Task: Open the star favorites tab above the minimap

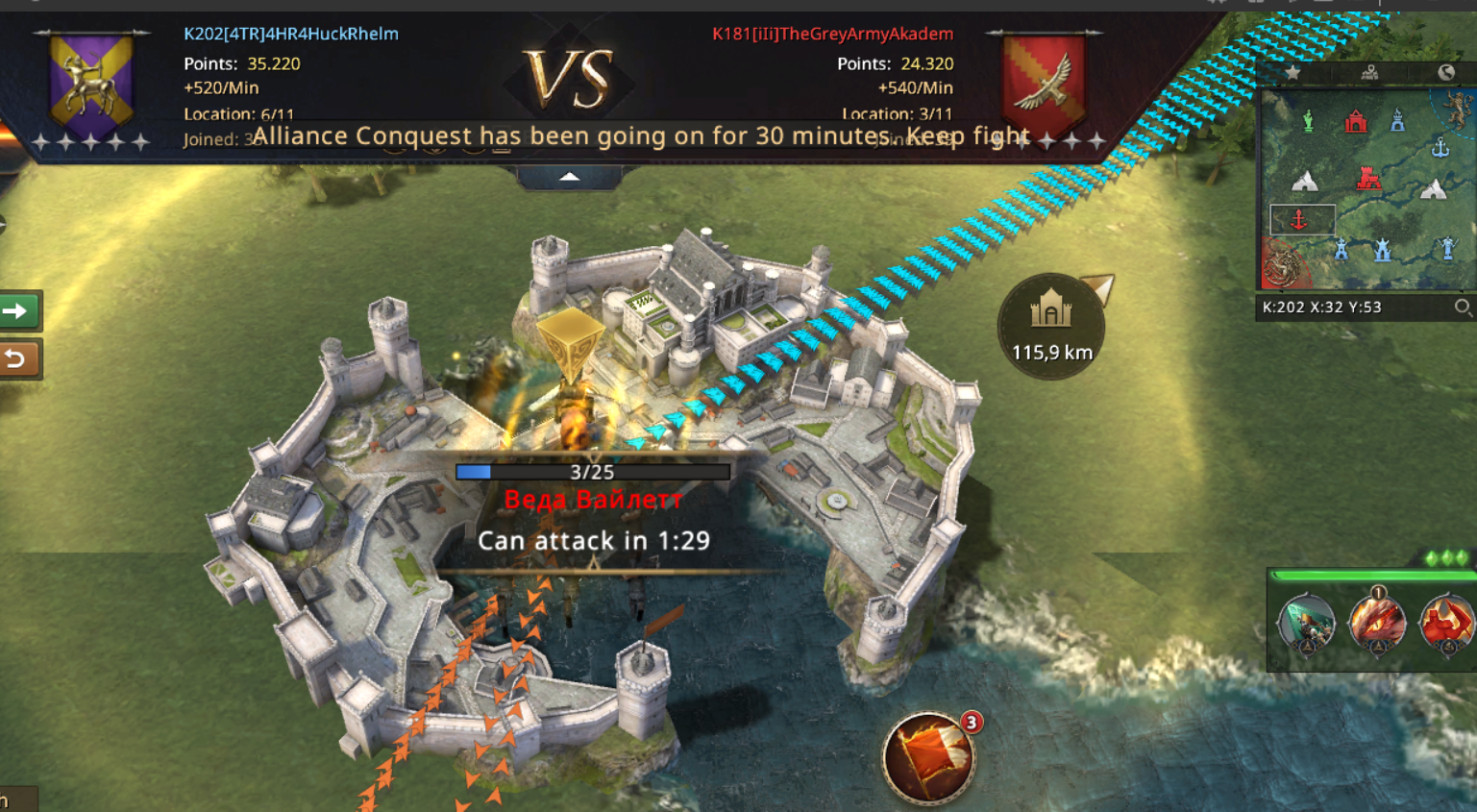Action: pyautogui.click(x=1292, y=72)
